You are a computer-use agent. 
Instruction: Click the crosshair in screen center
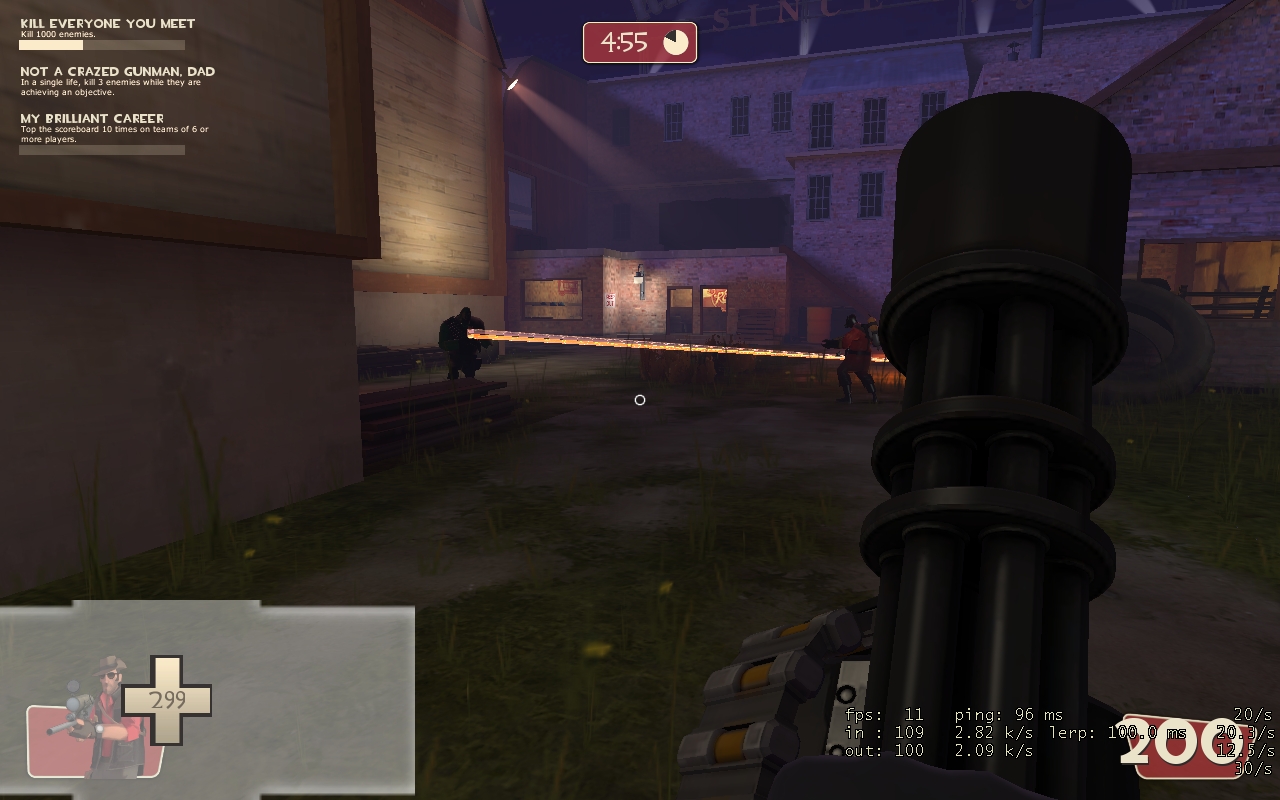point(640,400)
